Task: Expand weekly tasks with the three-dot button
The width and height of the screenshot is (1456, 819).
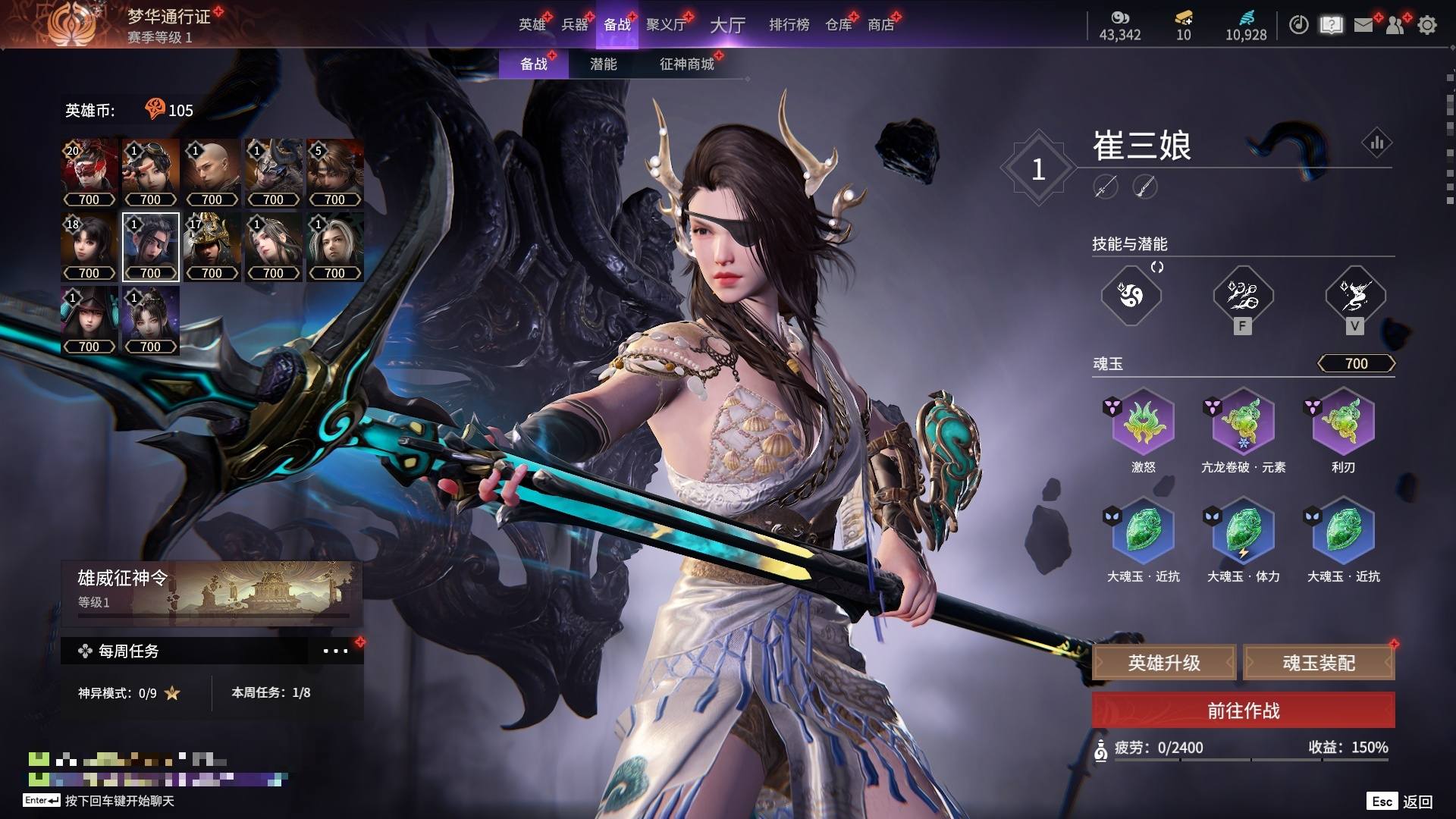Action: [335, 651]
